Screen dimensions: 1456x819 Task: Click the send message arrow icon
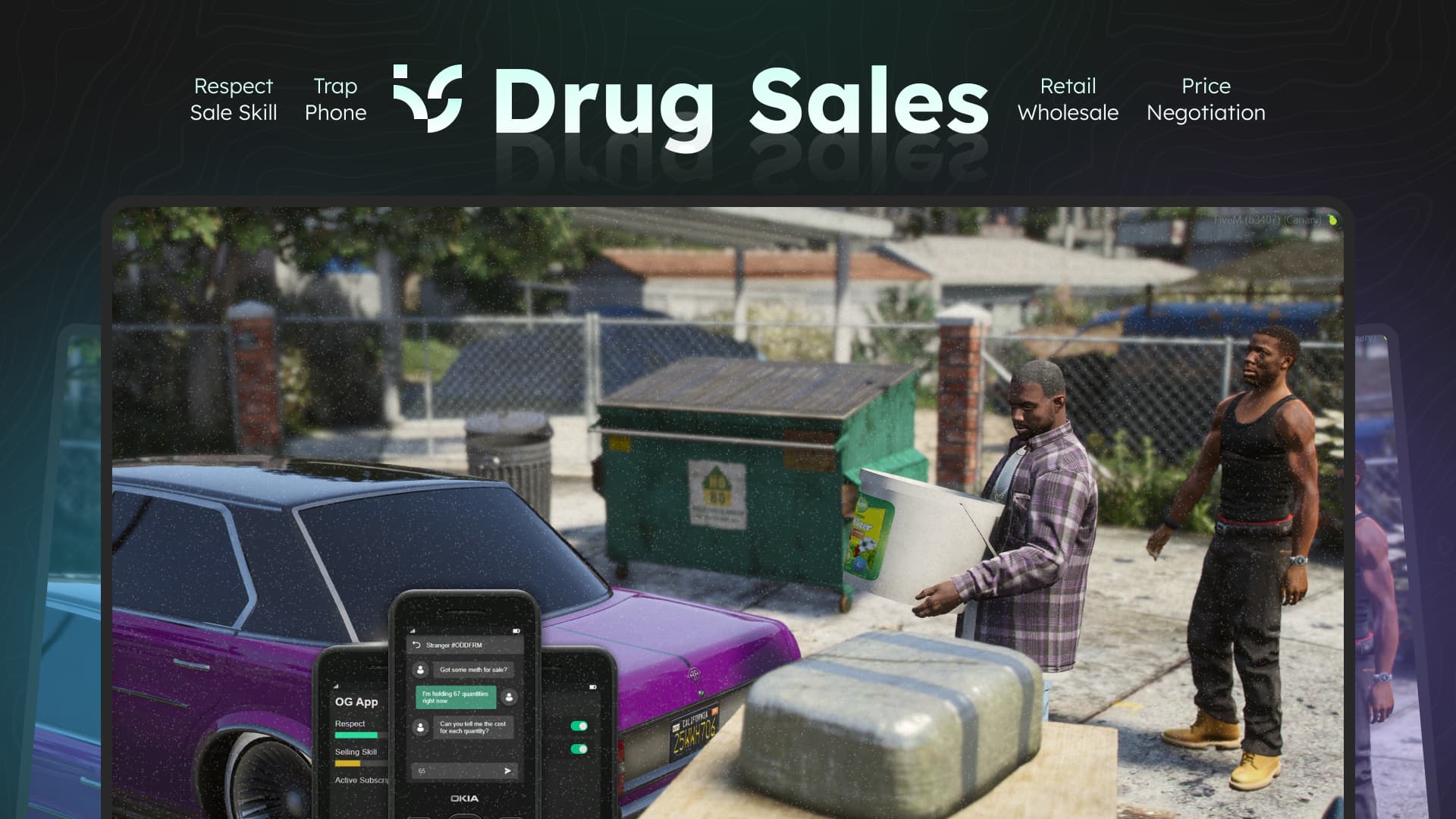point(507,770)
